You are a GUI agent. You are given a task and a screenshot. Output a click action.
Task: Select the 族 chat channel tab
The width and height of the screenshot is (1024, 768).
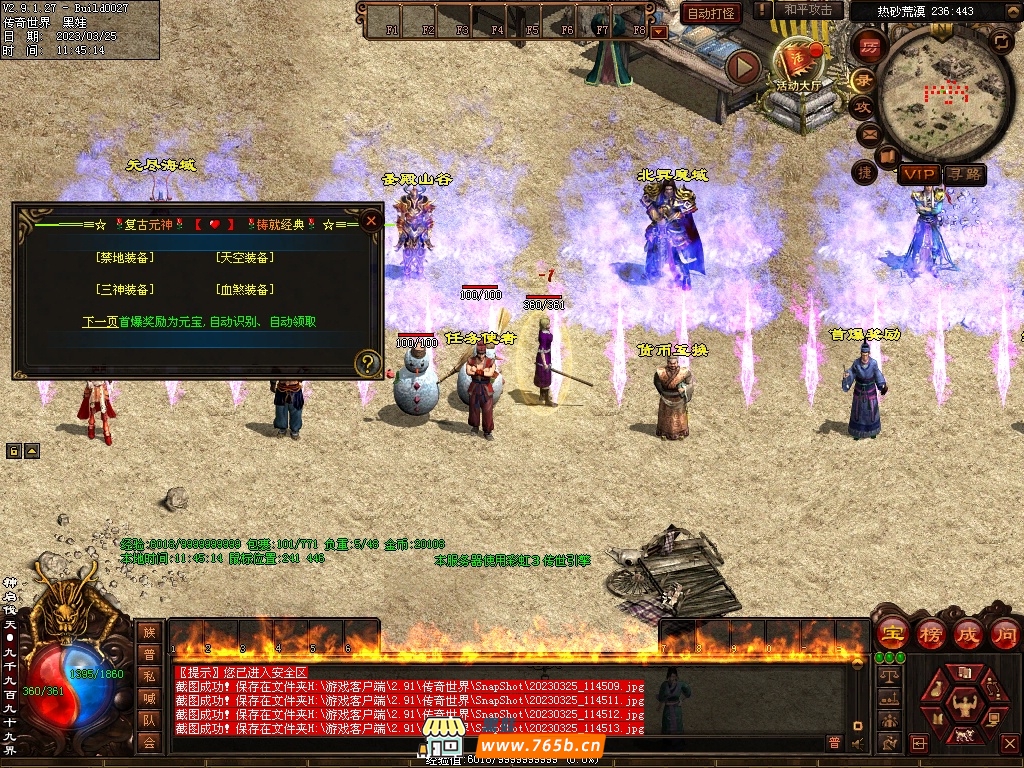point(149,632)
